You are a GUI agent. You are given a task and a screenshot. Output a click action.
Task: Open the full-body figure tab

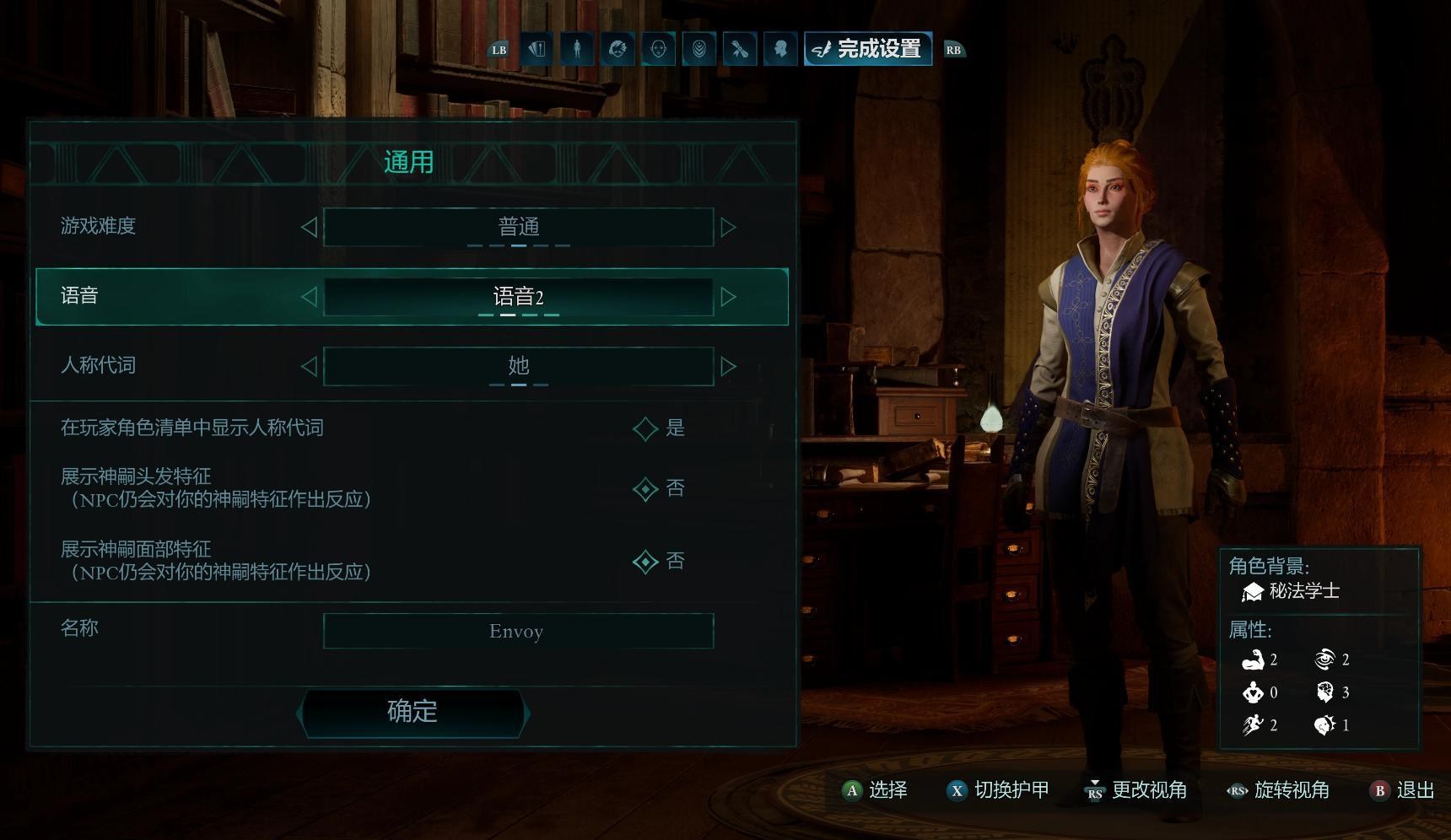click(577, 49)
